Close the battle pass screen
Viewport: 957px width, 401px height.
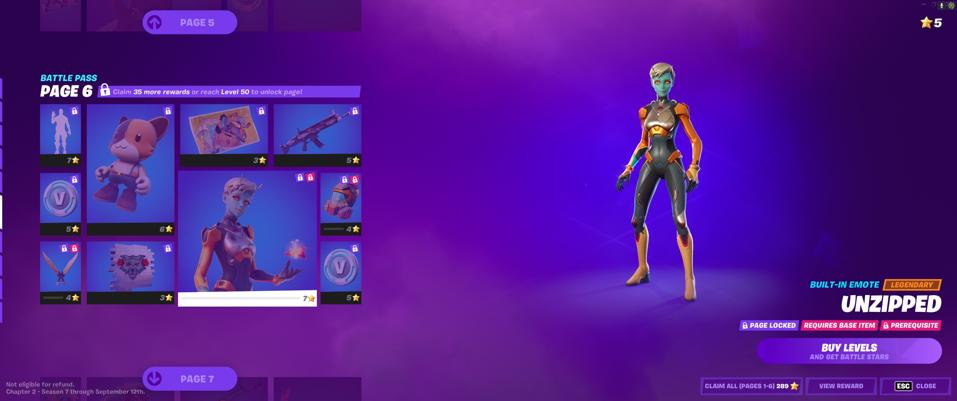[x=915, y=386]
